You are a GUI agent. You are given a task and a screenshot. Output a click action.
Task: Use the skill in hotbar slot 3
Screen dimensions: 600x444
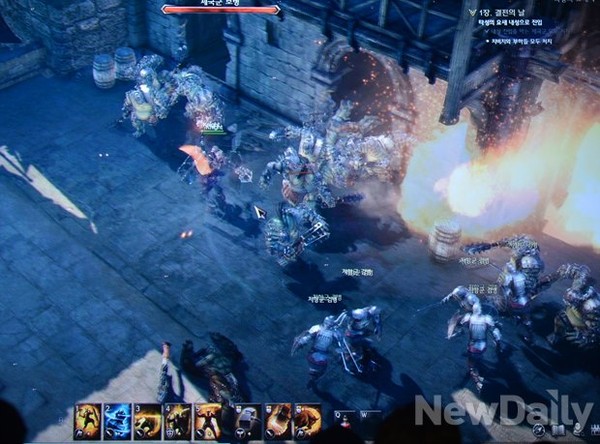point(147,419)
